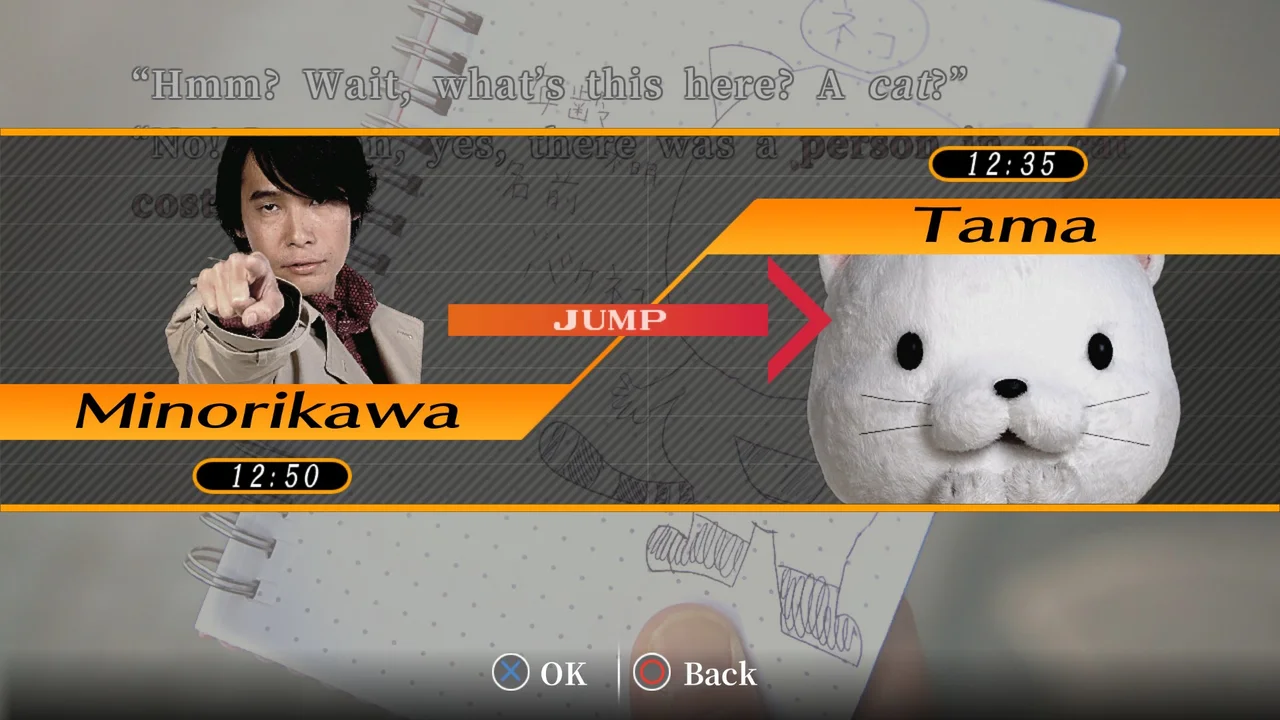The image size is (1280, 720).
Task: Select the Minorikawa character tab
Action: pos(270,411)
